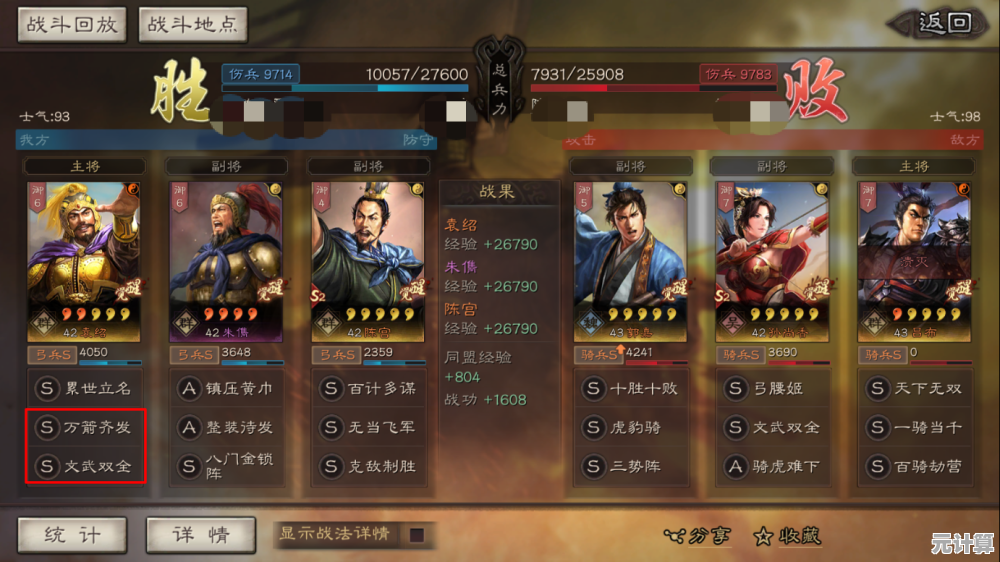Show the 战斗地点 battle location

coord(193,25)
